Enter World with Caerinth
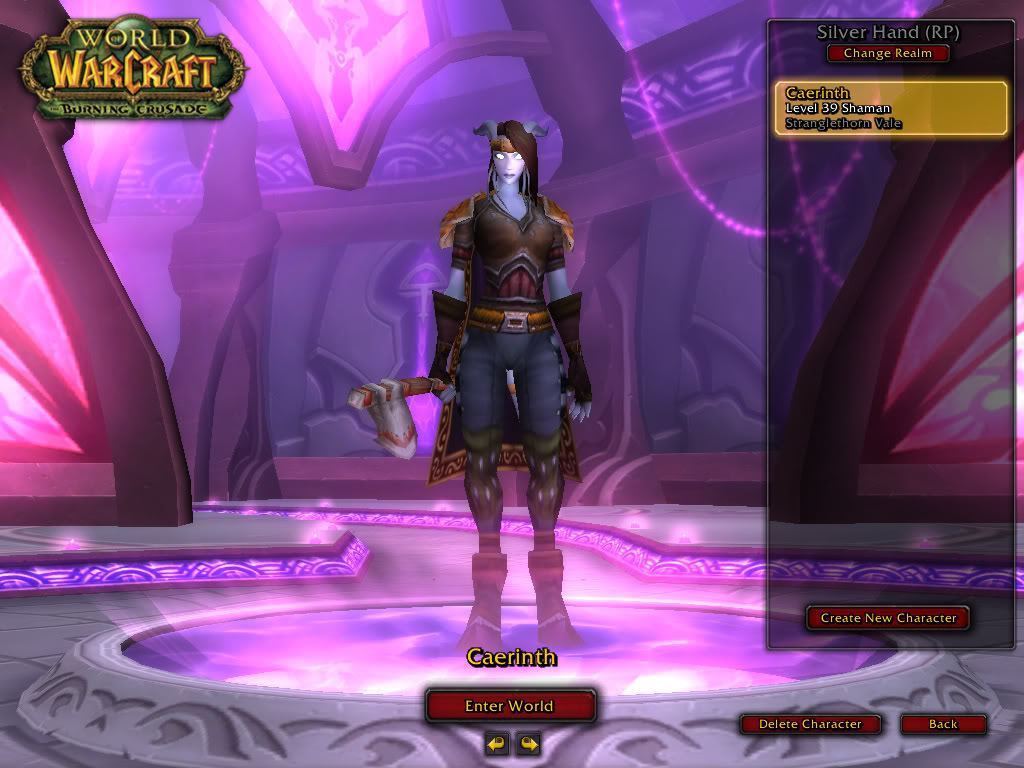 pos(510,706)
